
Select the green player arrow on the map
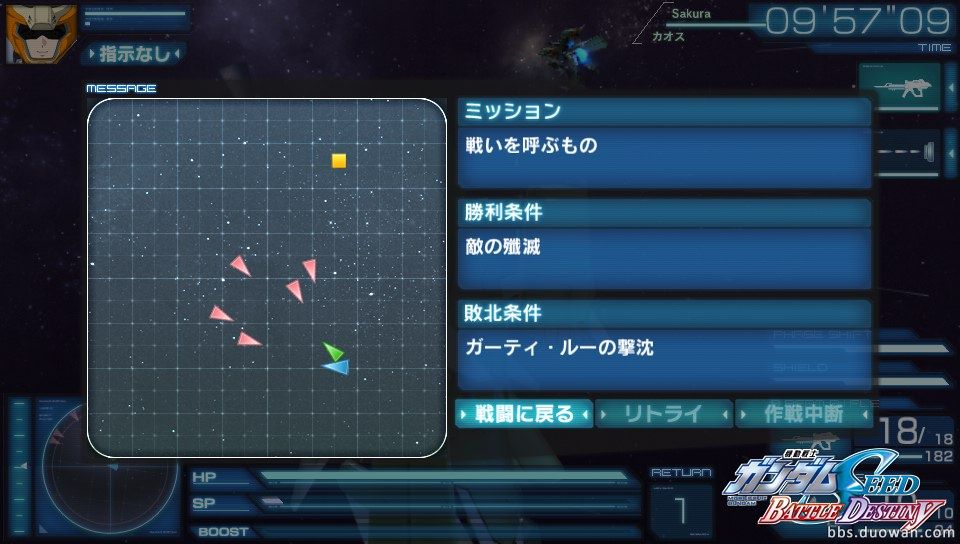point(333,351)
